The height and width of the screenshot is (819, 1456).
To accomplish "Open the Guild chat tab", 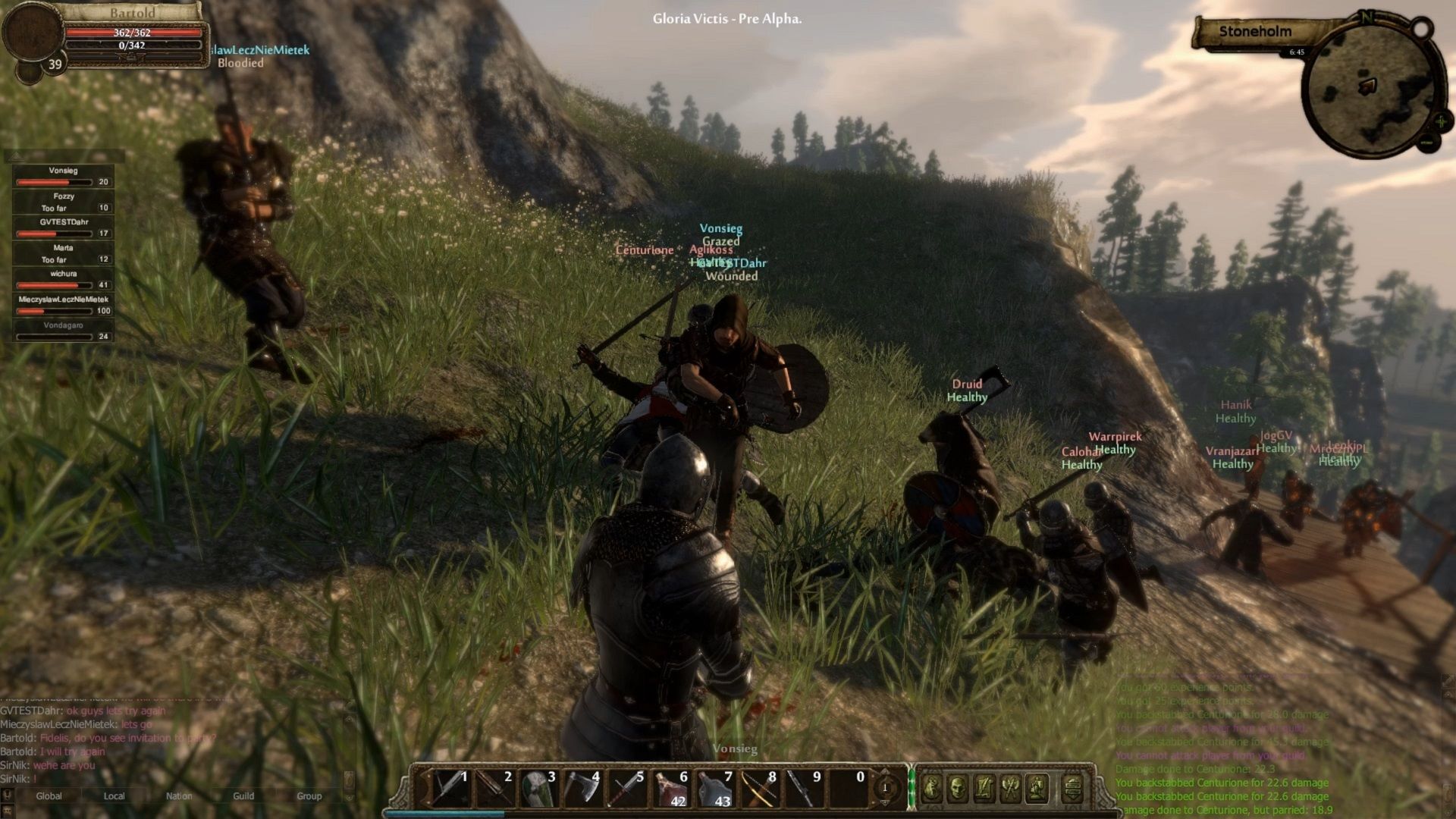I will 243,796.
